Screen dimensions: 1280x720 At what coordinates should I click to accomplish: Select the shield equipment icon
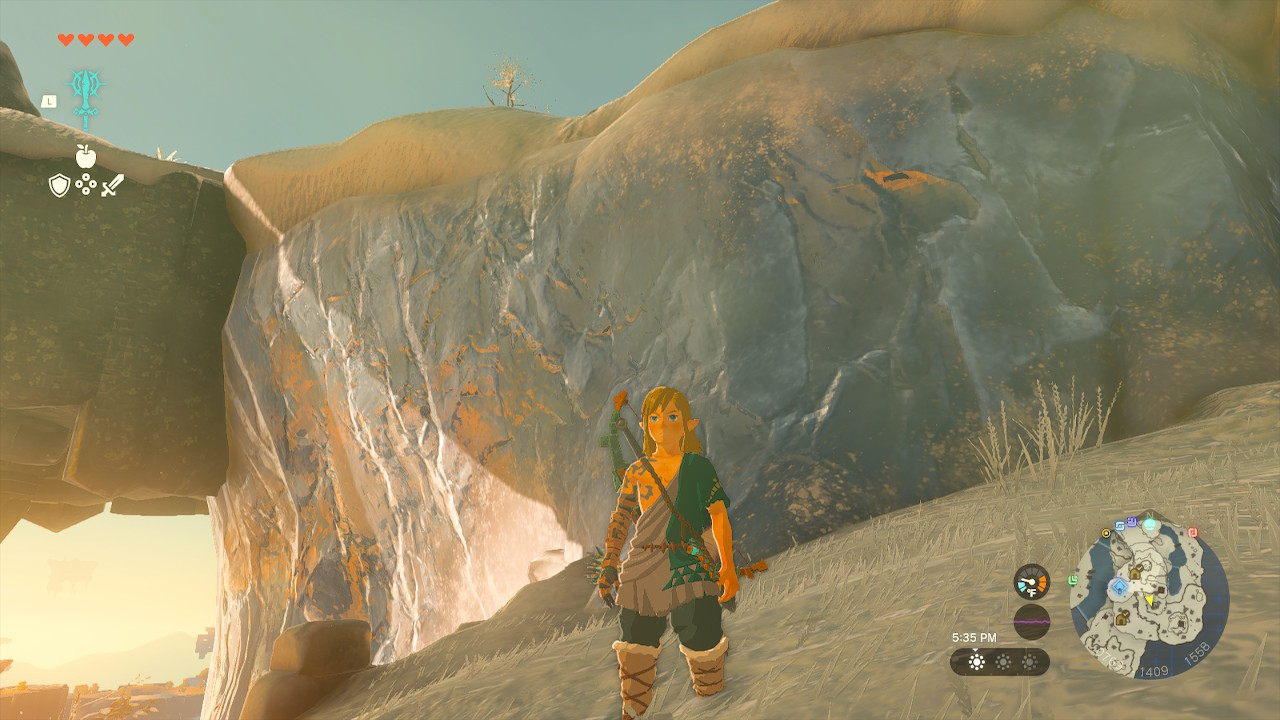click(60, 184)
